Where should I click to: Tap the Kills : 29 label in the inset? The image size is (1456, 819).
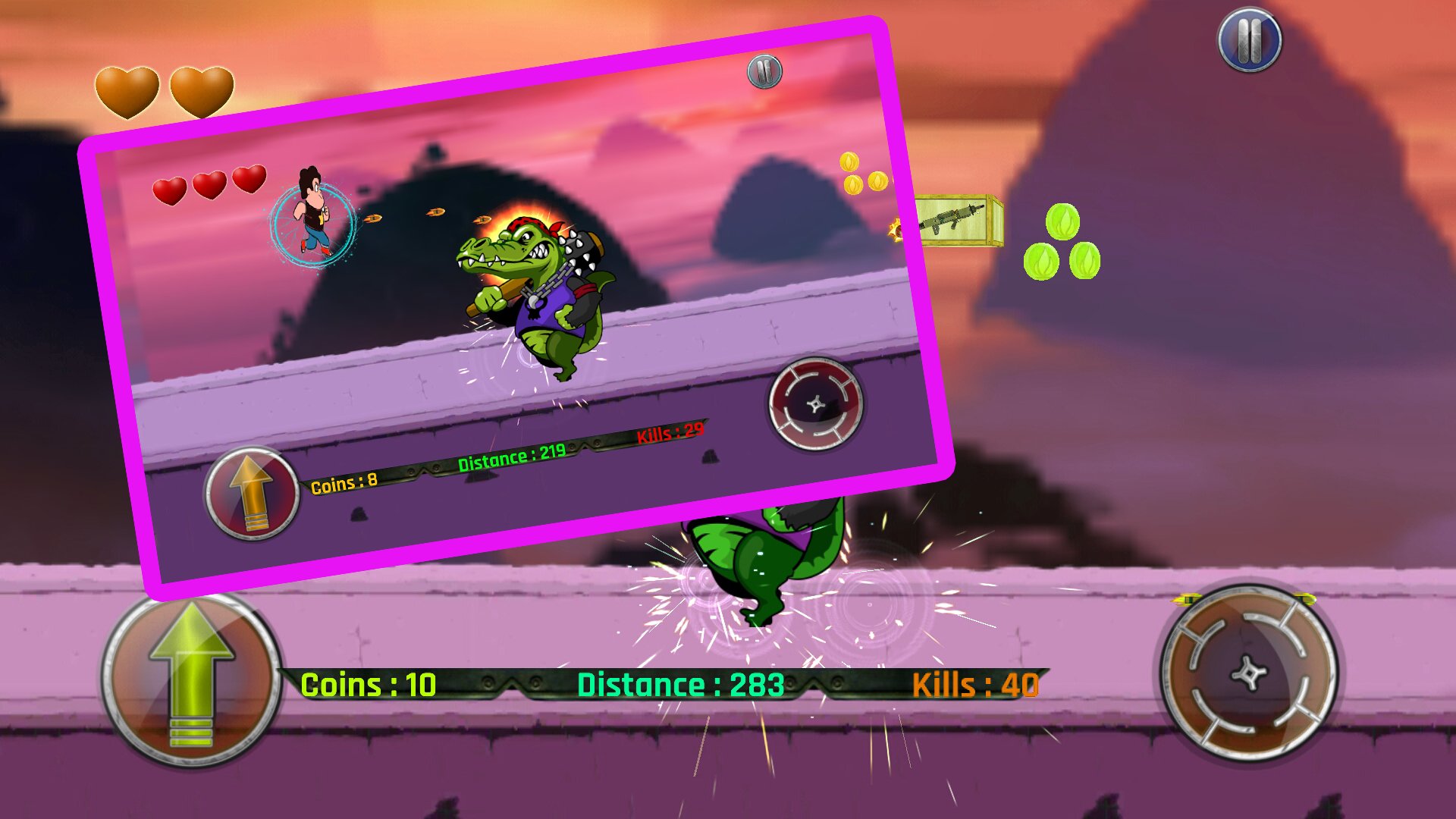[x=670, y=431]
